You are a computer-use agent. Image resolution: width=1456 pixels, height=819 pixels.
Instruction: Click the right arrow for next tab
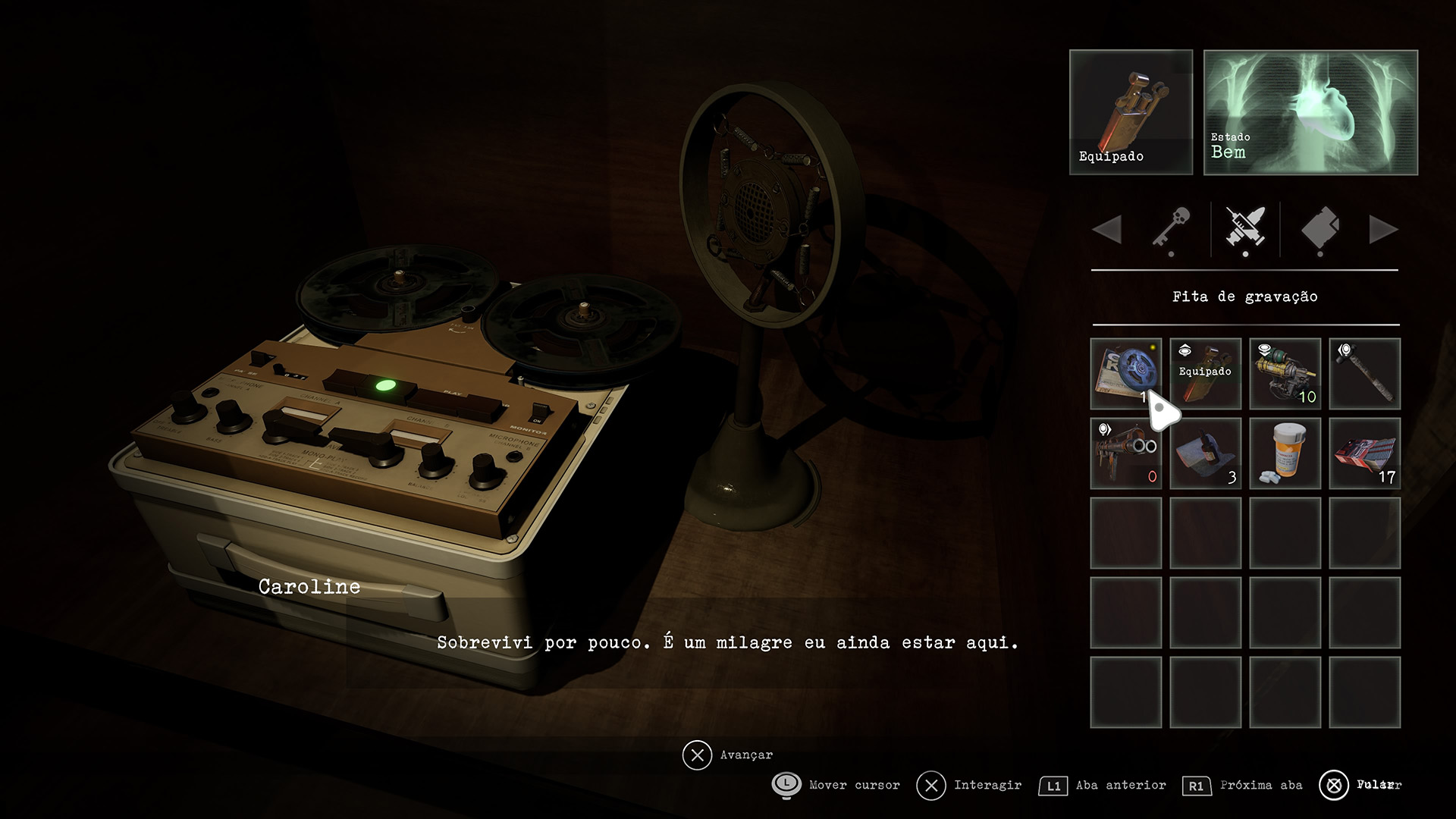tap(1382, 229)
